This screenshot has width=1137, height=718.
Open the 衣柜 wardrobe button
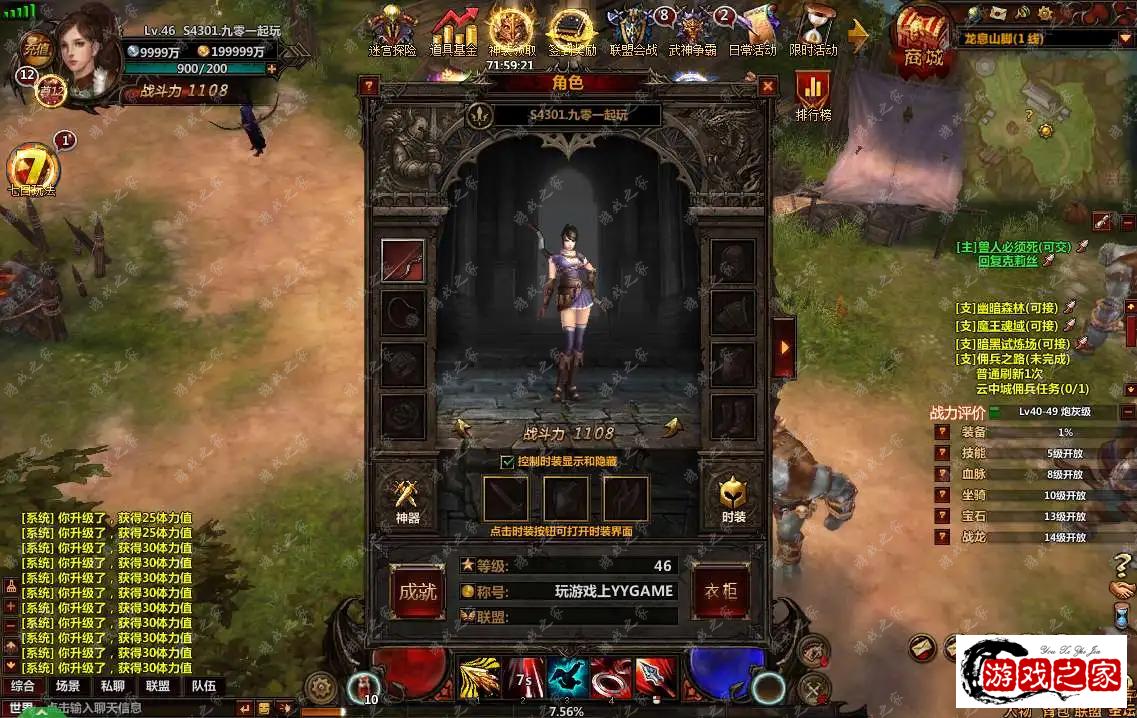click(x=721, y=591)
